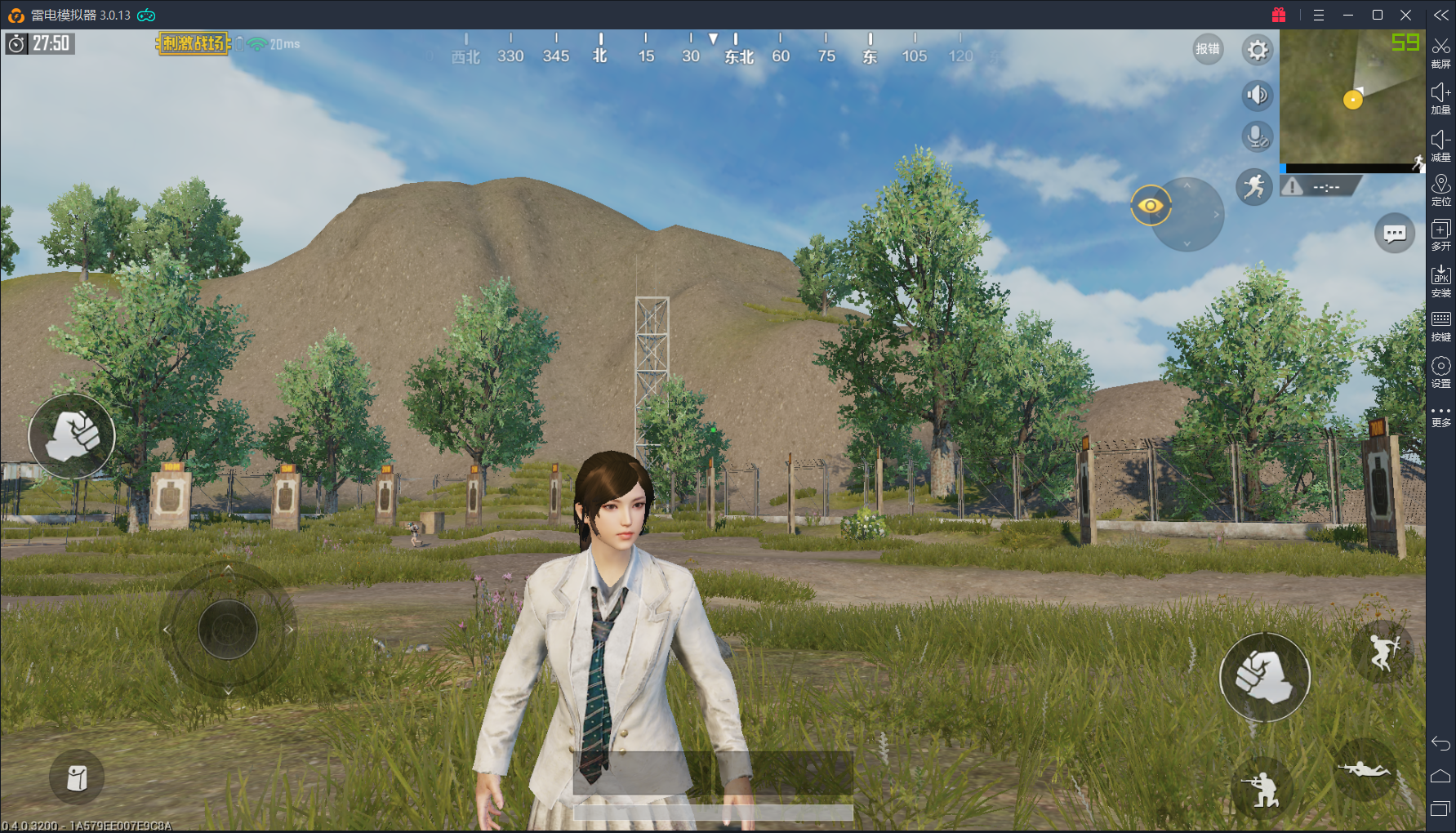Go prone with the lying soldier button
Screen dimensions: 1456x833
(x=1364, y=769)
